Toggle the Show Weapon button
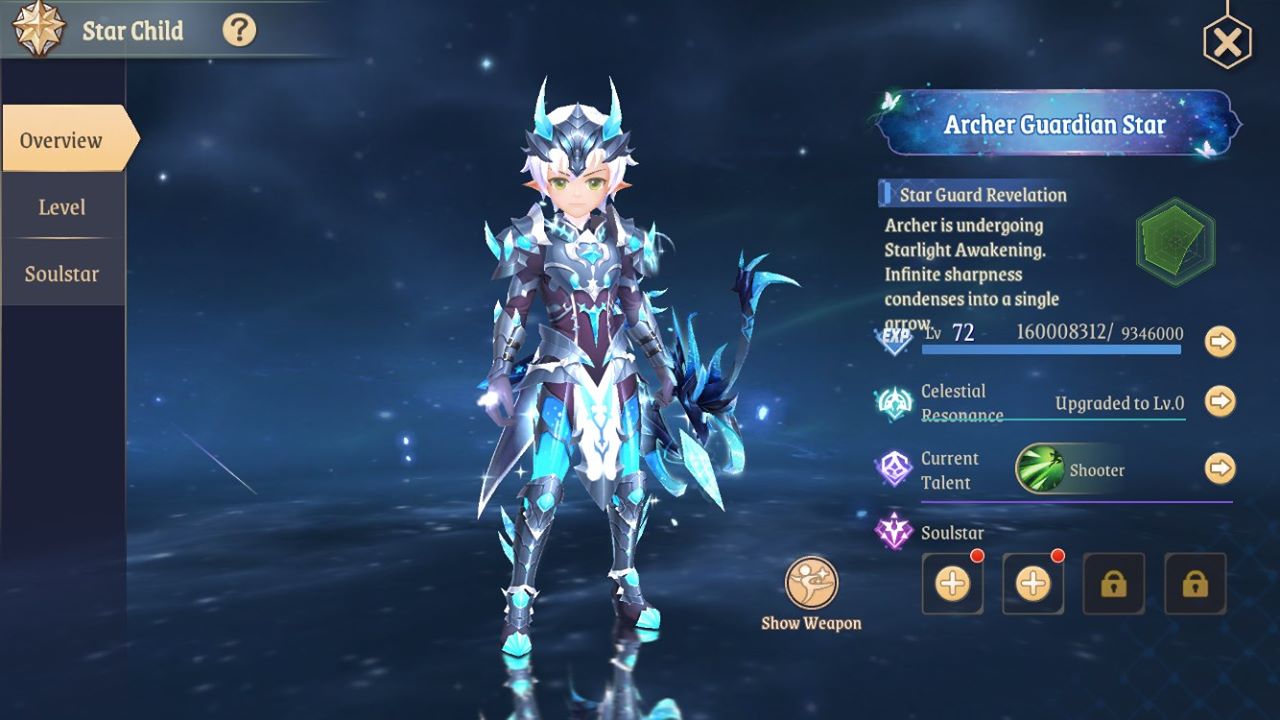Screen dimensions: 1280x720 [811, 585]
